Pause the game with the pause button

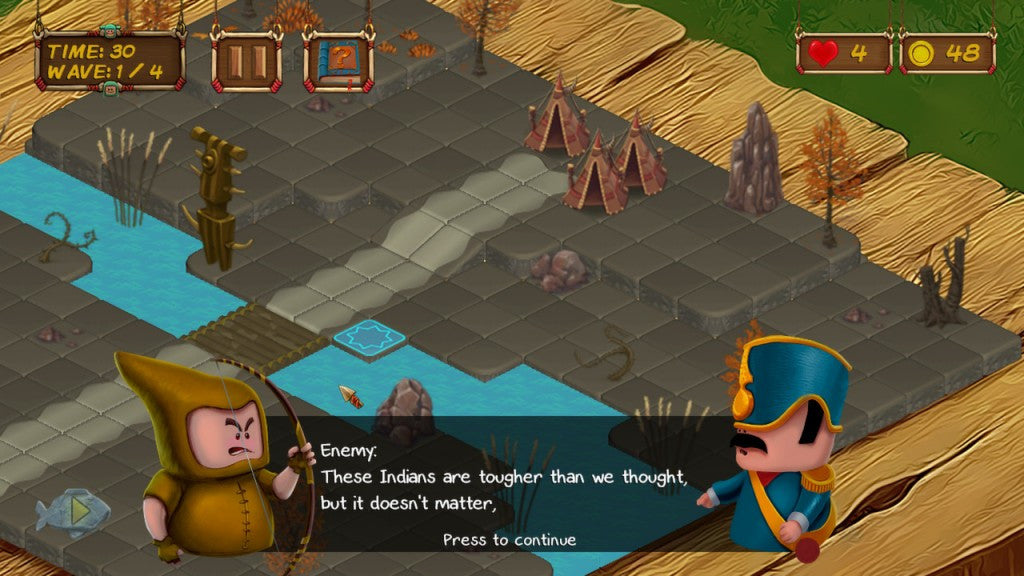(246, 61)
